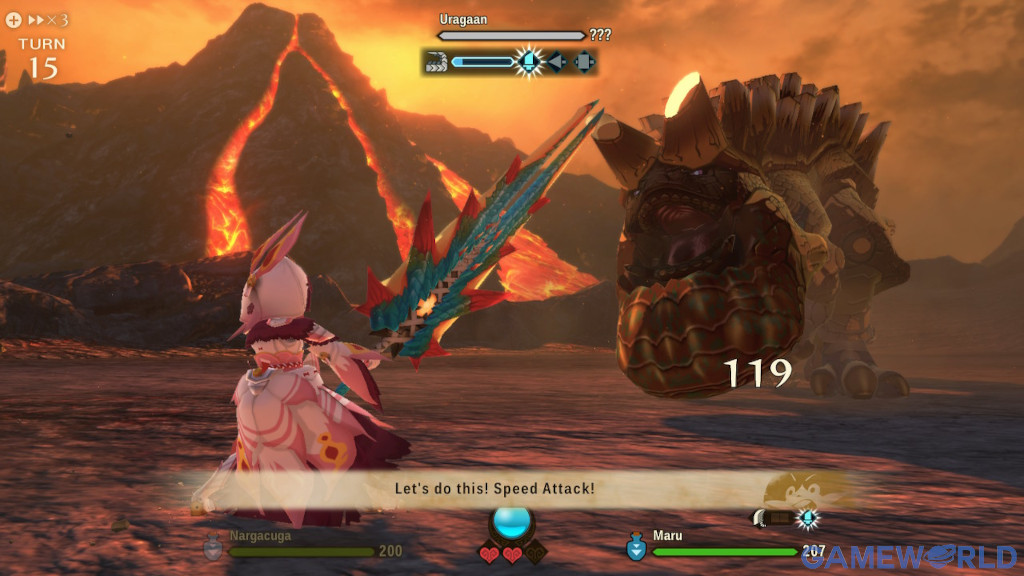Select Maru's blue potion icon
This screenshot has width=1024, height=576.
636,548
